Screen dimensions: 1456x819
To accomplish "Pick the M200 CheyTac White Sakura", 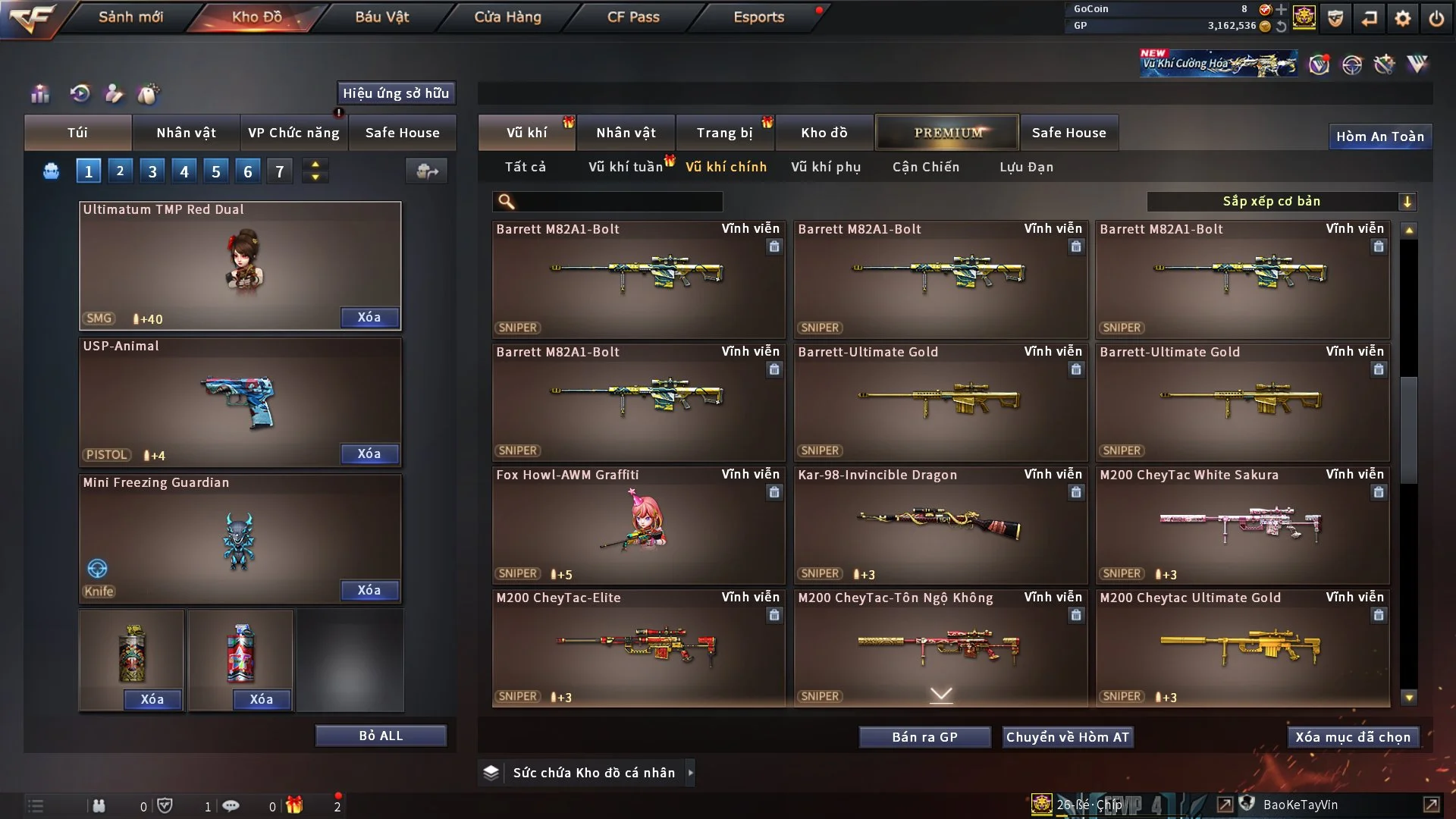I will 1242,525.
